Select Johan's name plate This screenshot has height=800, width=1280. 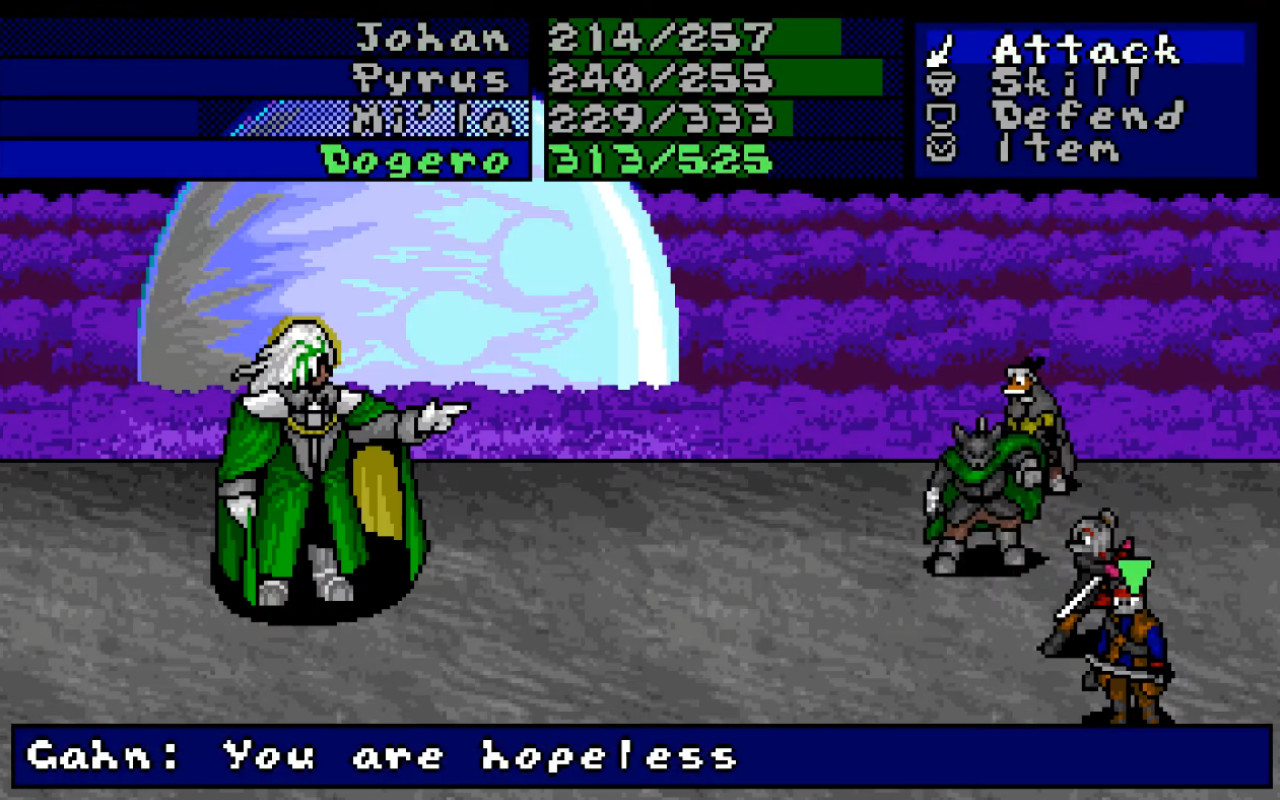[430, 38]
